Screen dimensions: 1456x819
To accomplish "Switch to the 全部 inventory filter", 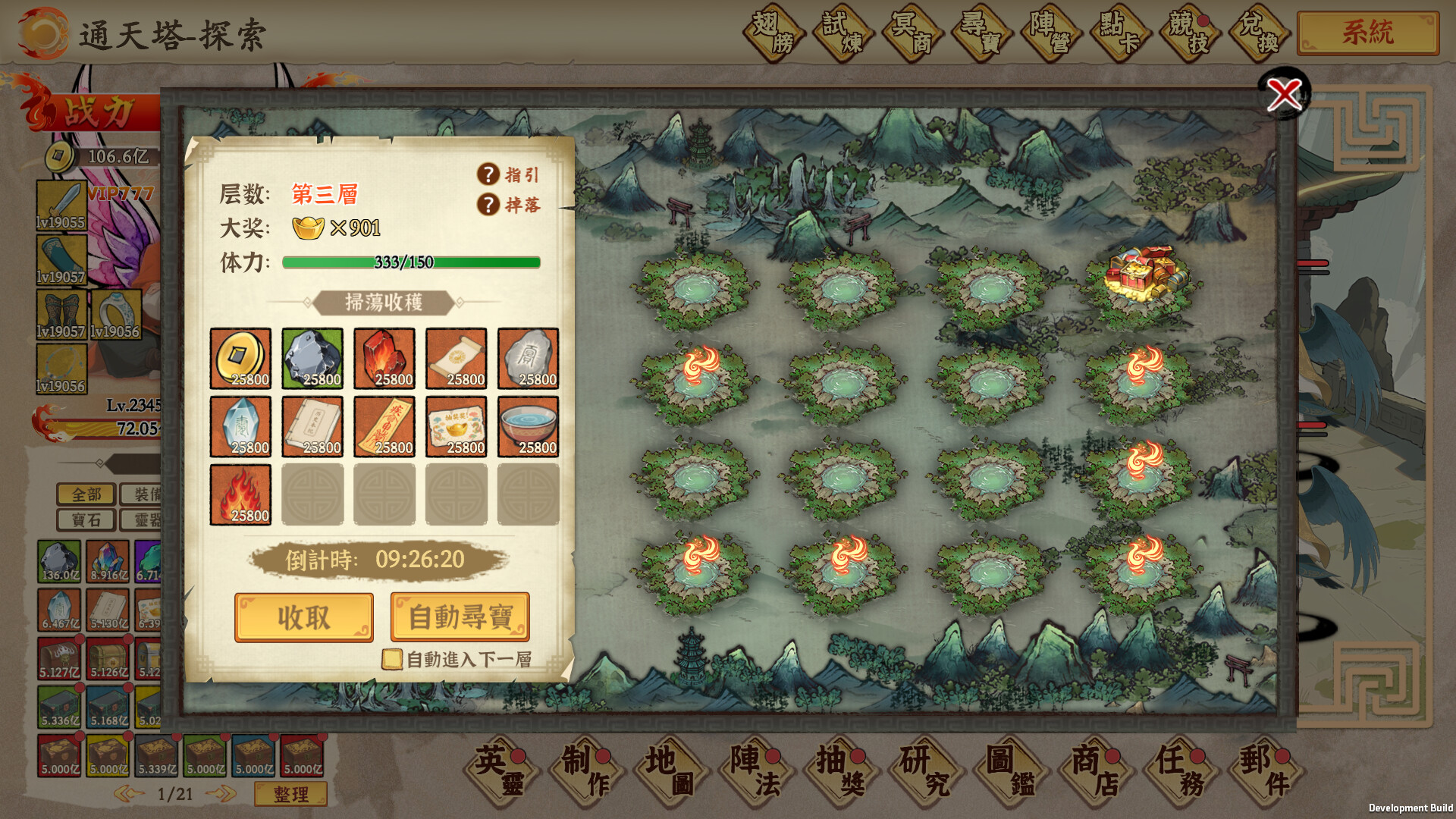I will [x=86, y=494].
